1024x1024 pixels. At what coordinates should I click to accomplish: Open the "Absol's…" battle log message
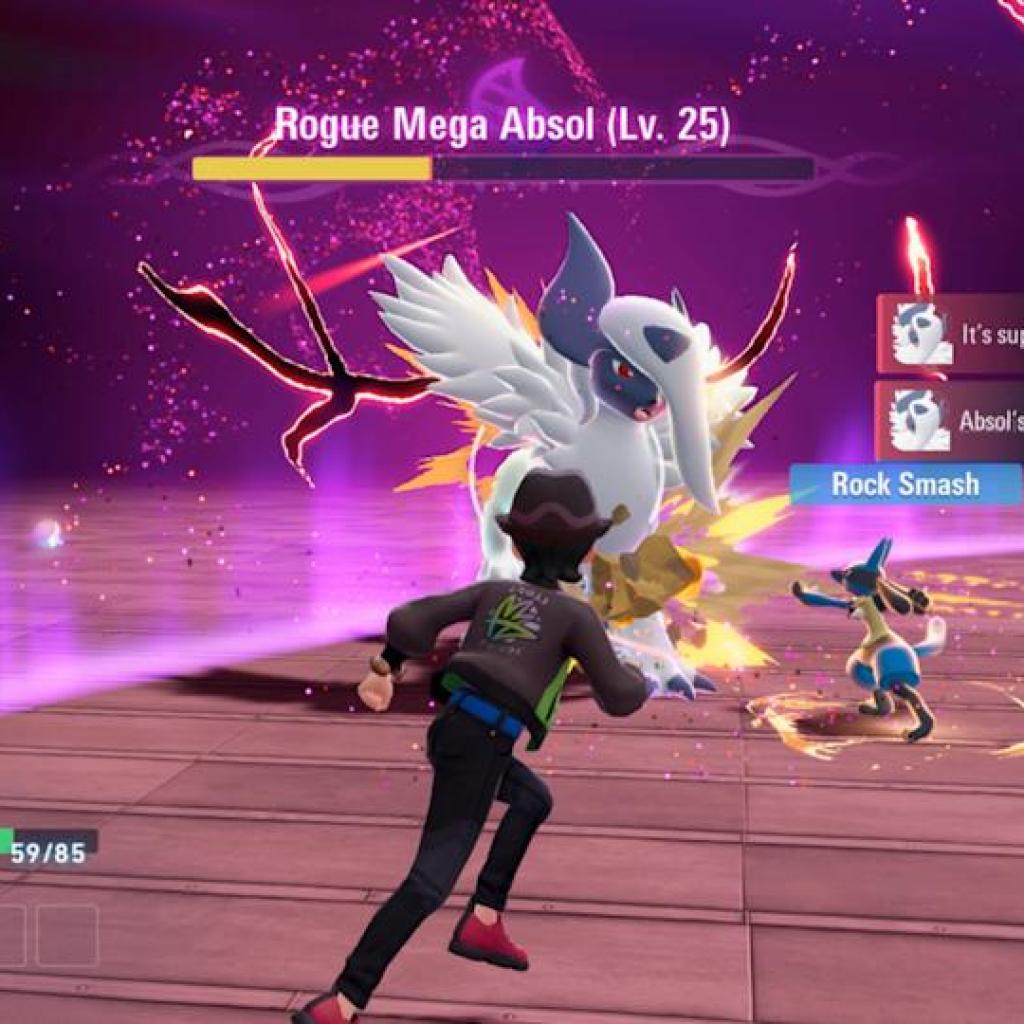(x=952, y=420)
